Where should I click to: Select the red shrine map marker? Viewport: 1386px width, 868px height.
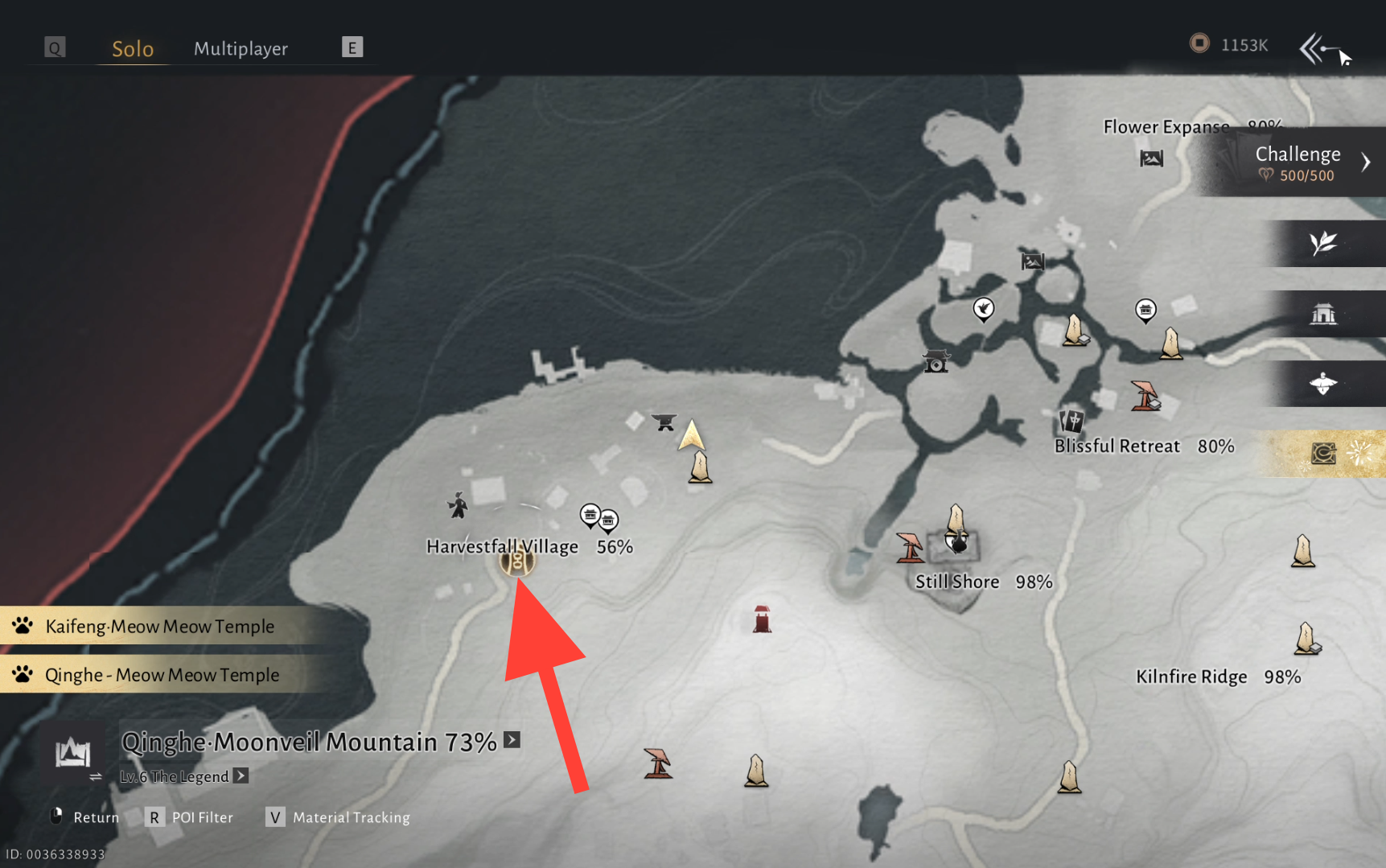[x=762, y=619]
